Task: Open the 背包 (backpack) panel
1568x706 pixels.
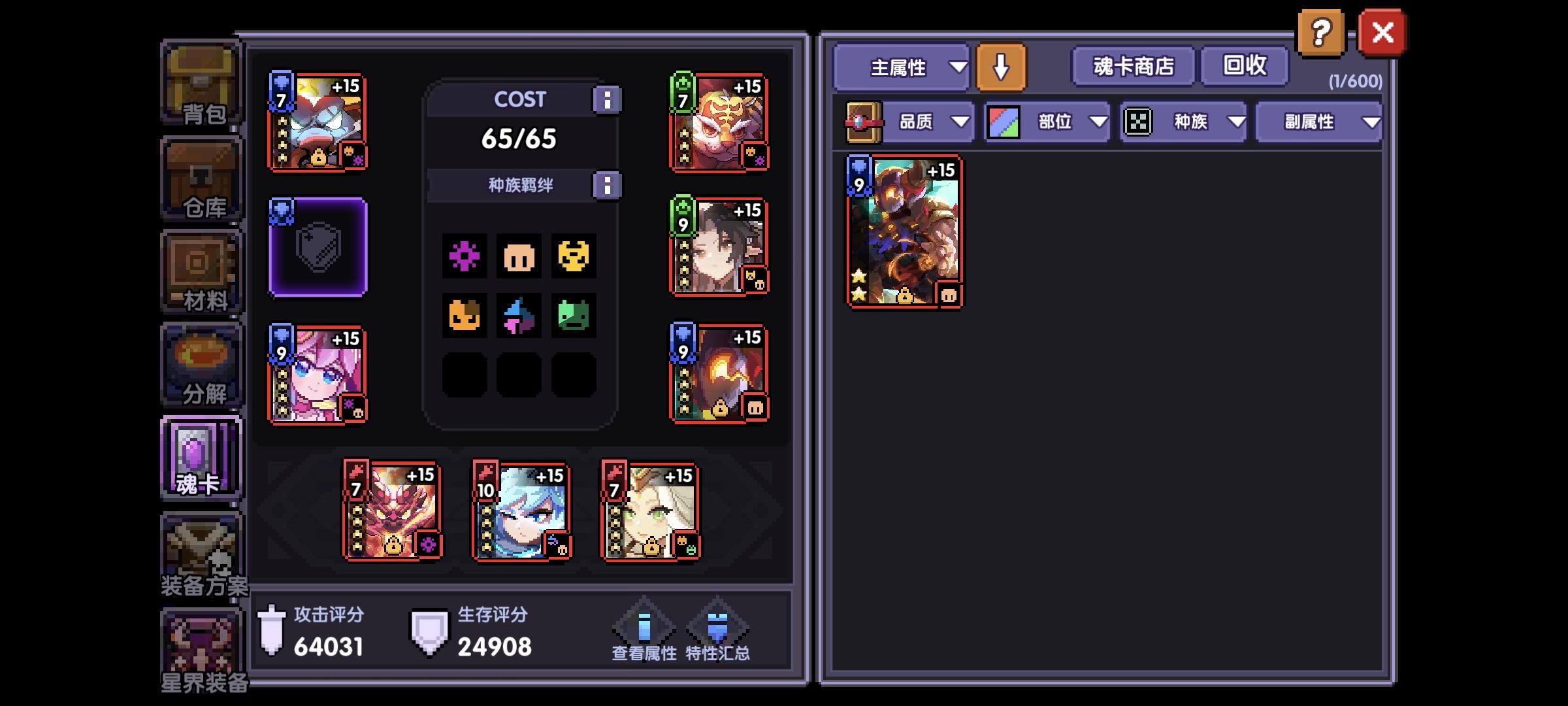Action: [x=201, y=82]
